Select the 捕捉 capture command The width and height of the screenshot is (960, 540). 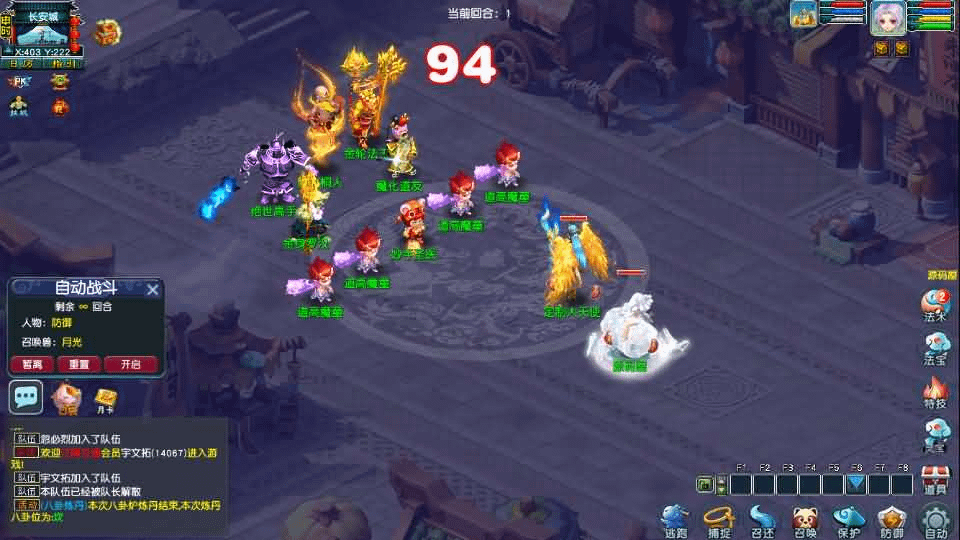(718, 520)
